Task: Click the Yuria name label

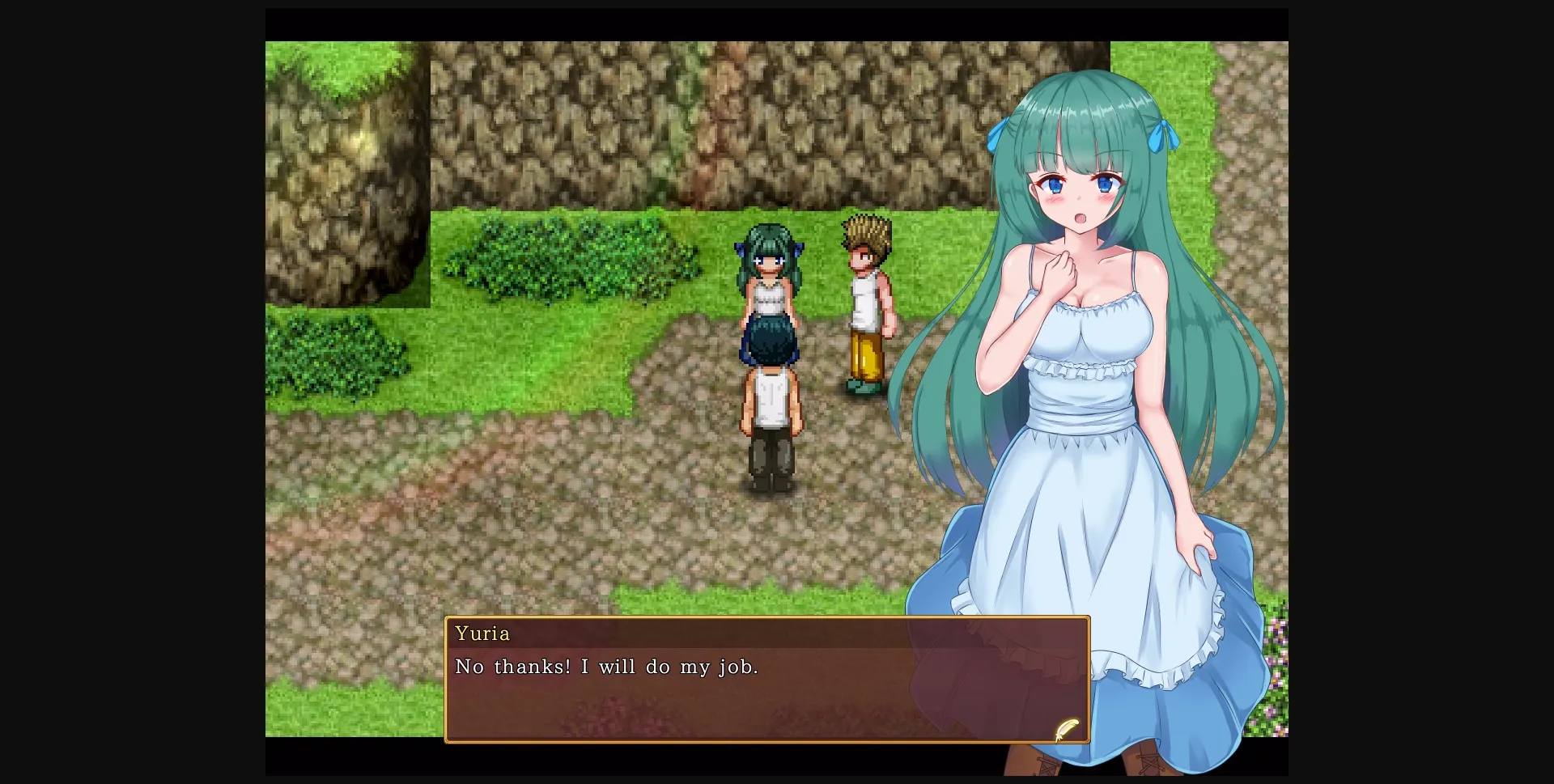Action: pyautogui.click(x=483, y=634)
